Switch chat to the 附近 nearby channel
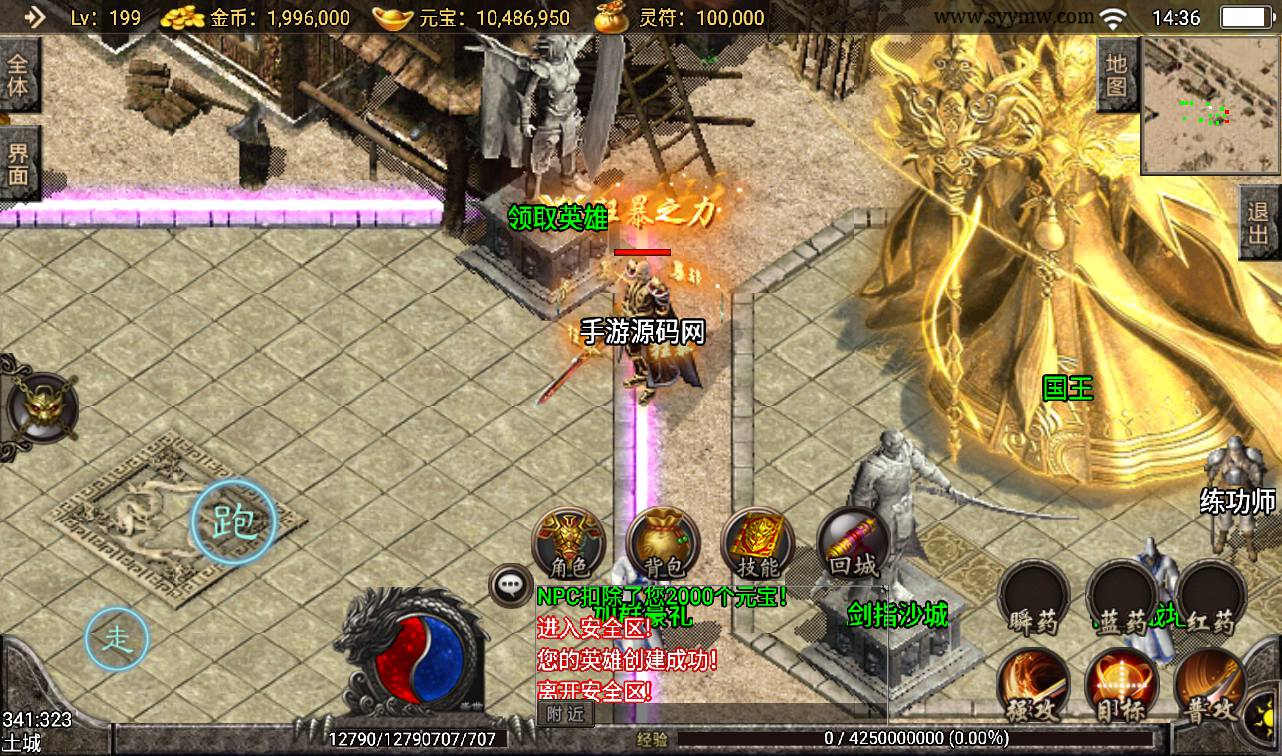This screenshot has width=1282, height=756. [565, 713]
